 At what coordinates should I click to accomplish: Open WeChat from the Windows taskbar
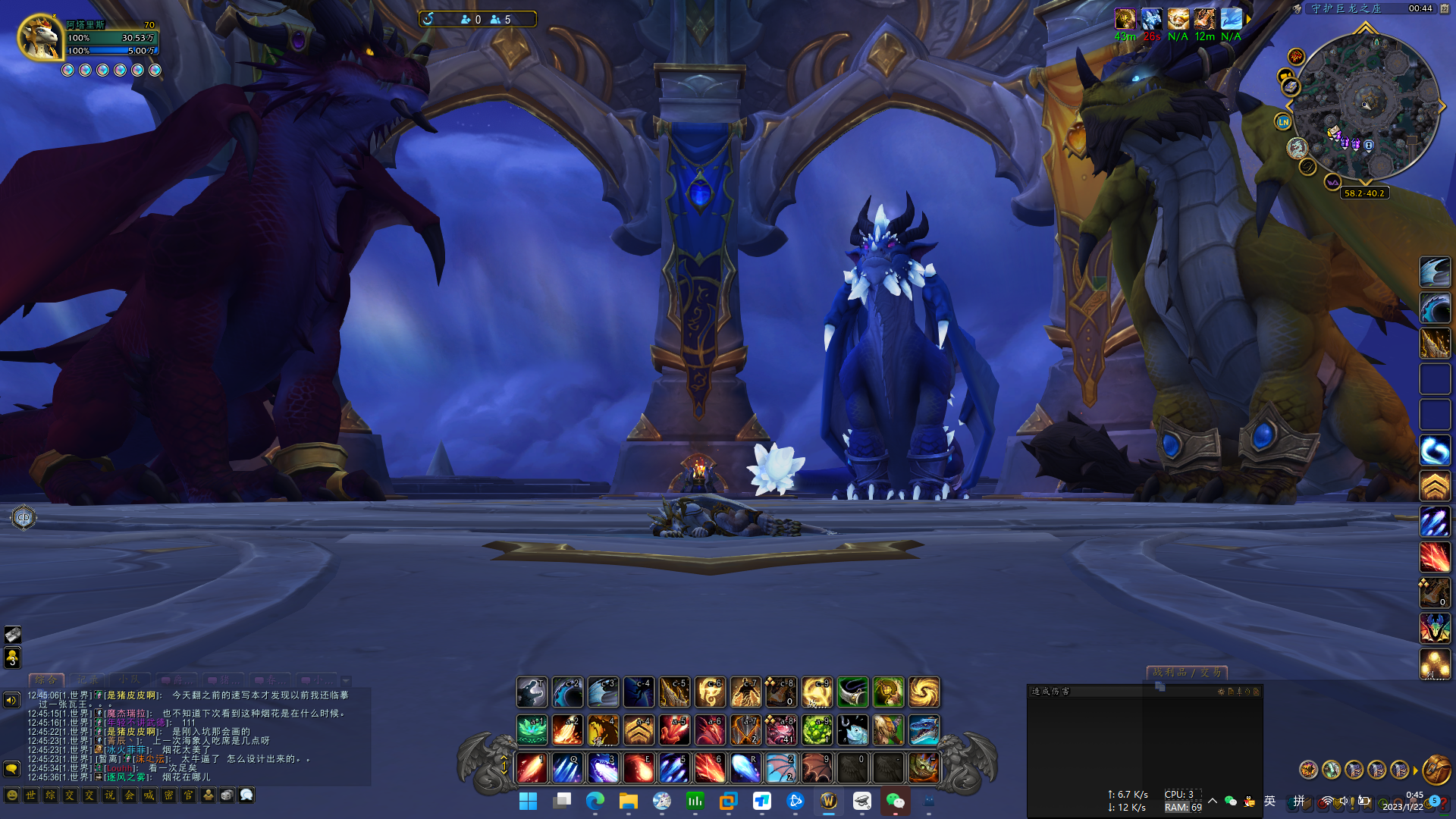896,801
